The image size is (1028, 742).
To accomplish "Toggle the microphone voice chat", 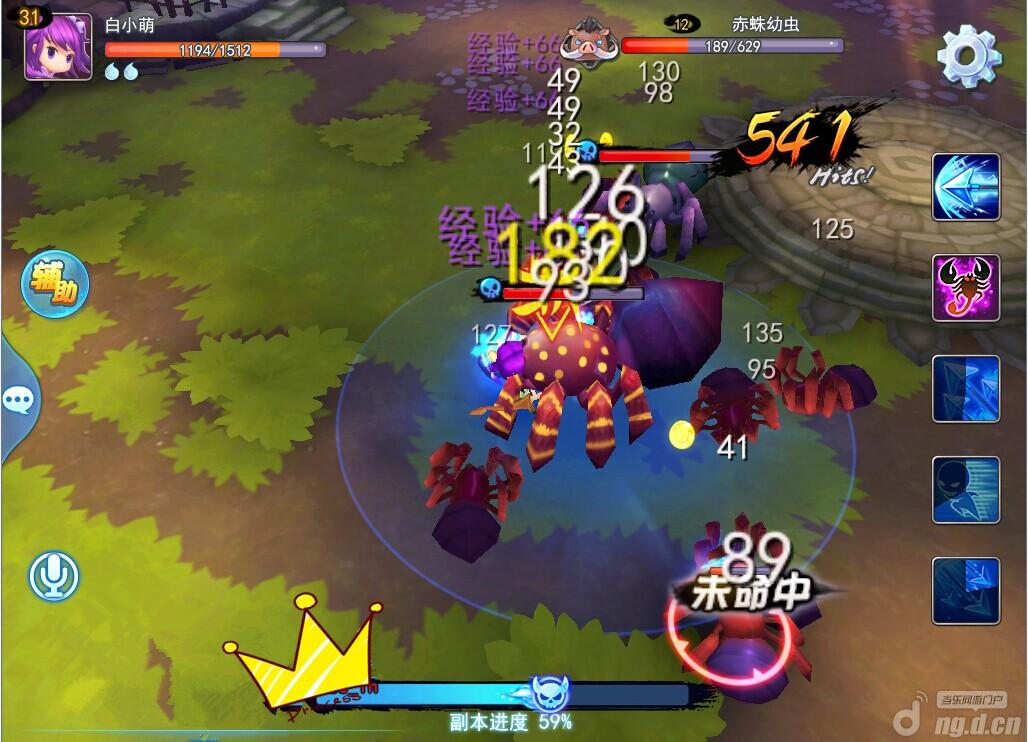I will coord(54,576).
